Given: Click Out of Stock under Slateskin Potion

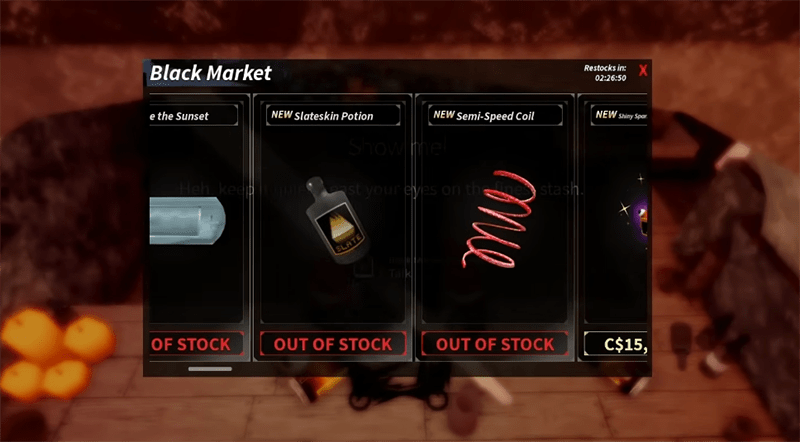Looking at the screenshot, I should [x=333, y=344].
